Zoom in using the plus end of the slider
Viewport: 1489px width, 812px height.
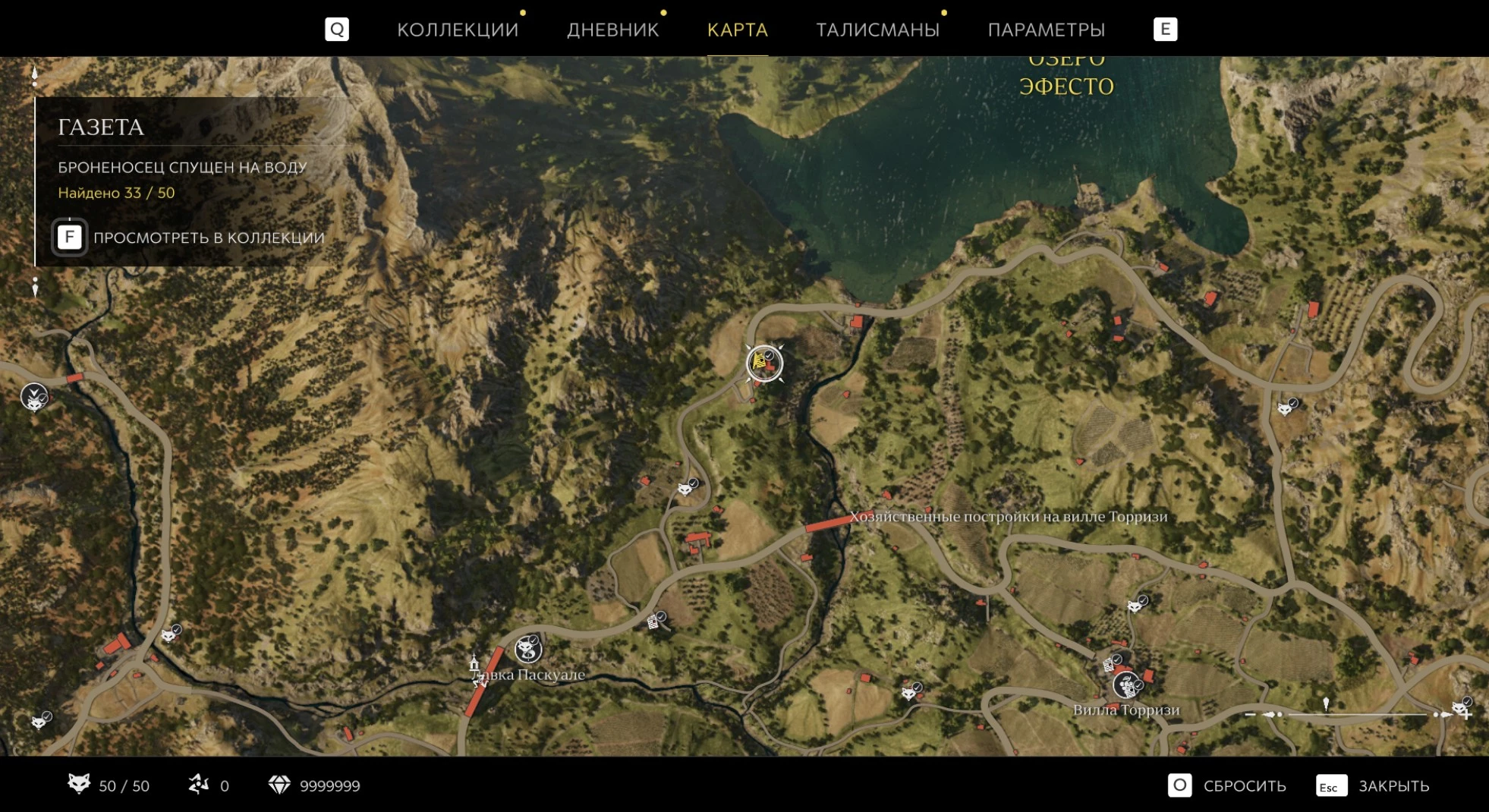(x=1467, y=714)
